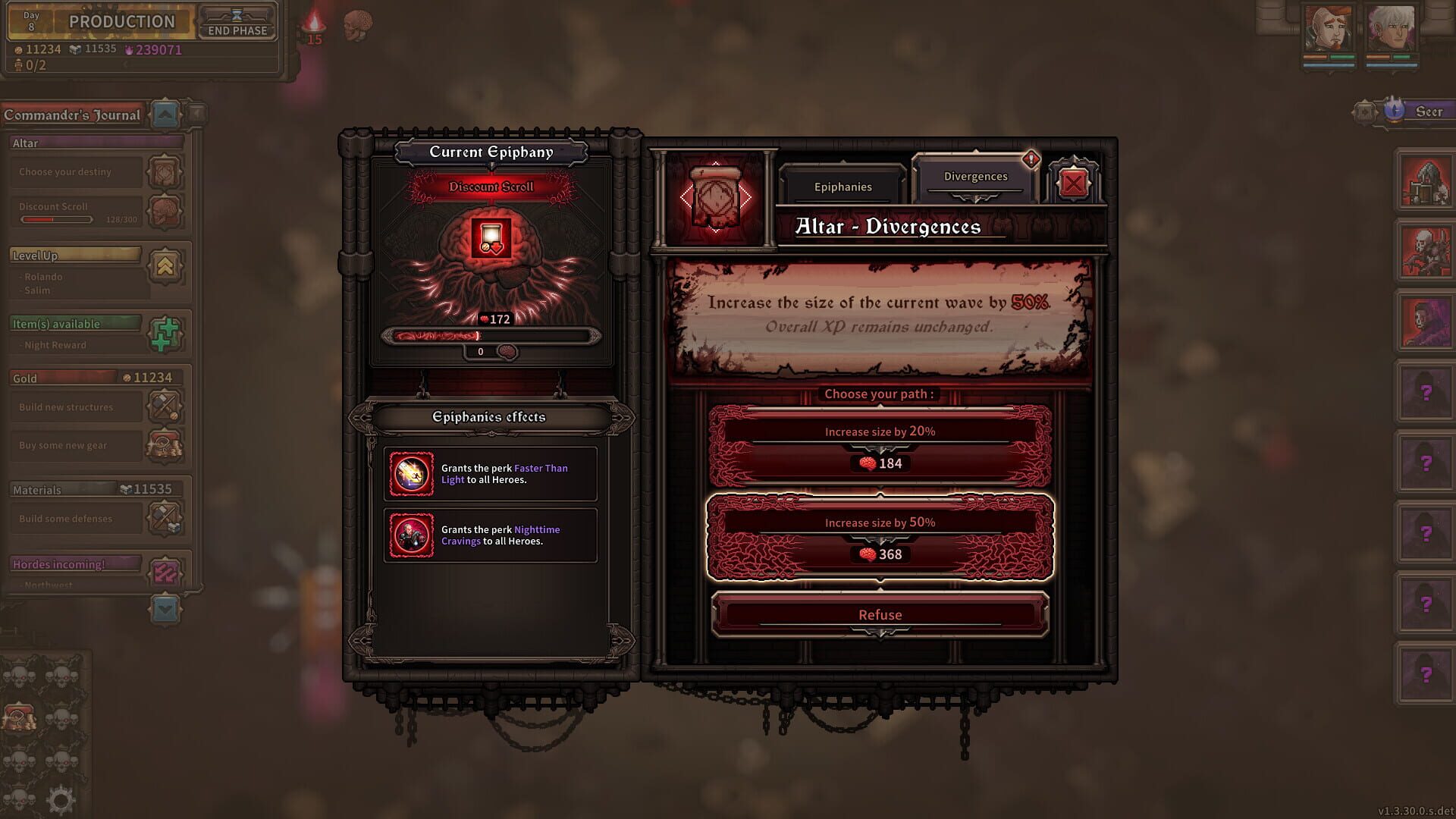Open the Build some defenses icon
1456x819 pixels.
tap(165, 516)
